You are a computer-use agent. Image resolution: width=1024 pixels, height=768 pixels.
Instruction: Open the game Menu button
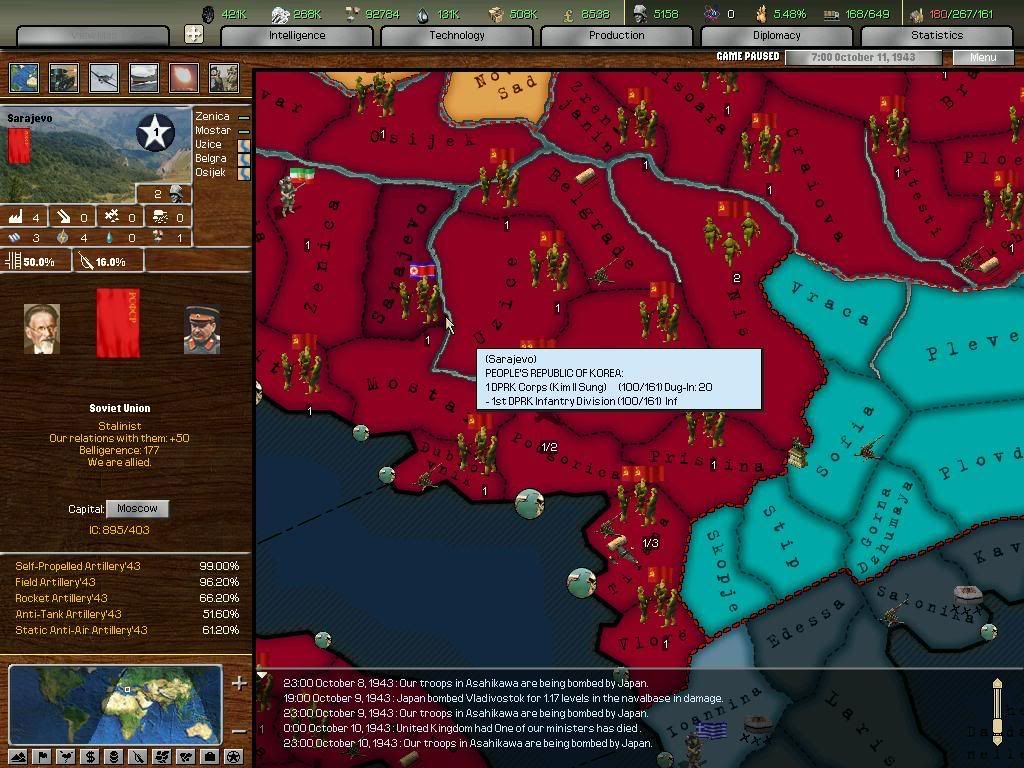[x=982, y=57]
